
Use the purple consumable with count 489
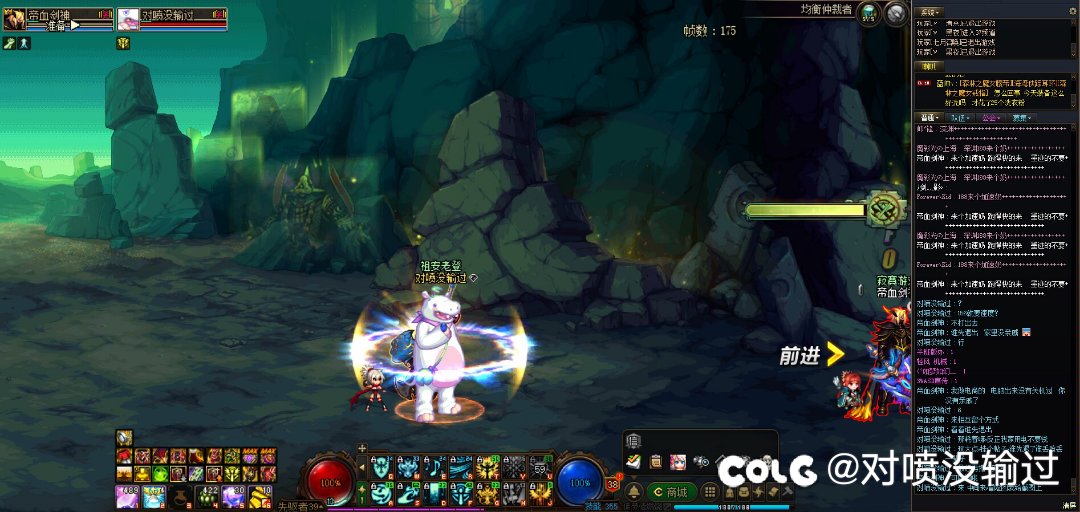pyautogui.click(x=127, y=495)
